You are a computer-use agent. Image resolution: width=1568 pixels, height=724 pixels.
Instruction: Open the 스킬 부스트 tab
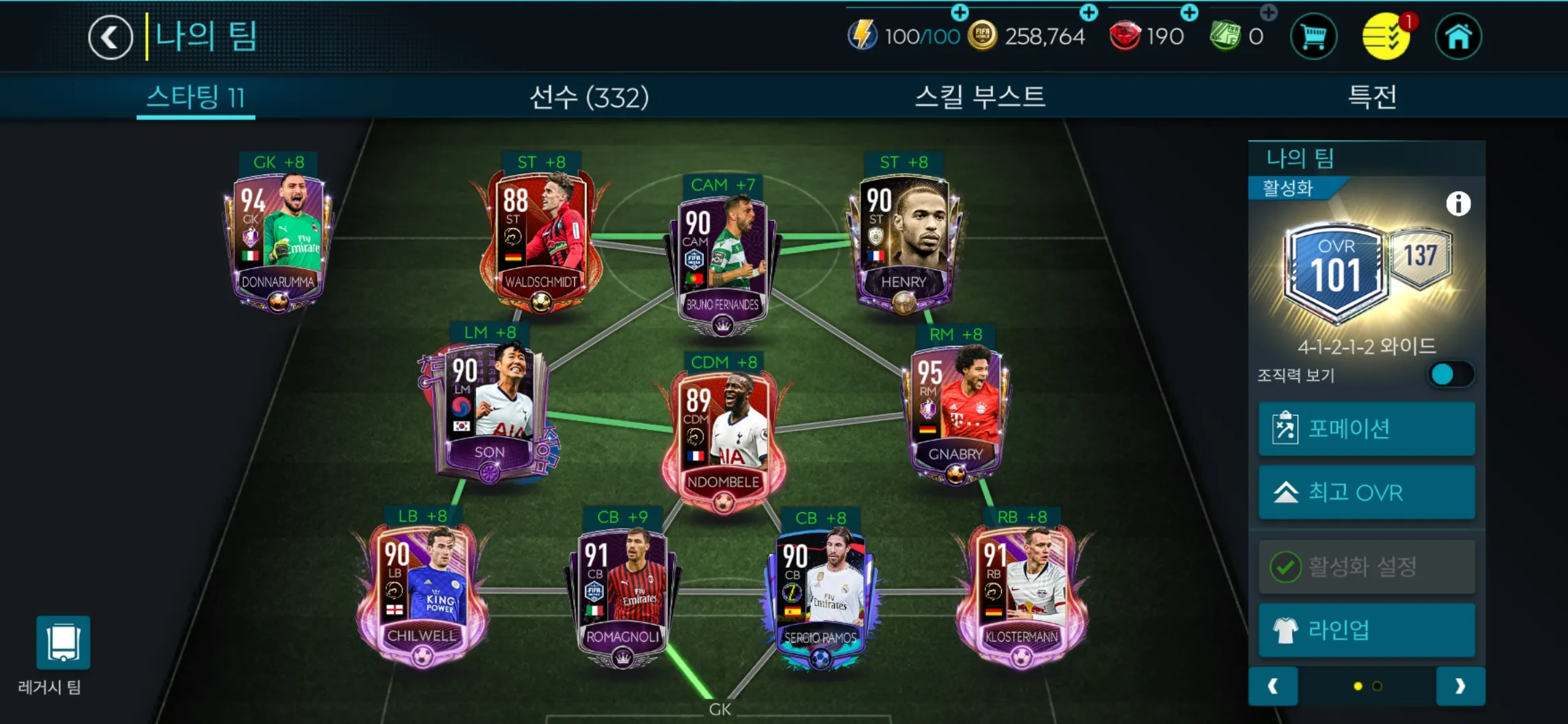tap(980, 98)
